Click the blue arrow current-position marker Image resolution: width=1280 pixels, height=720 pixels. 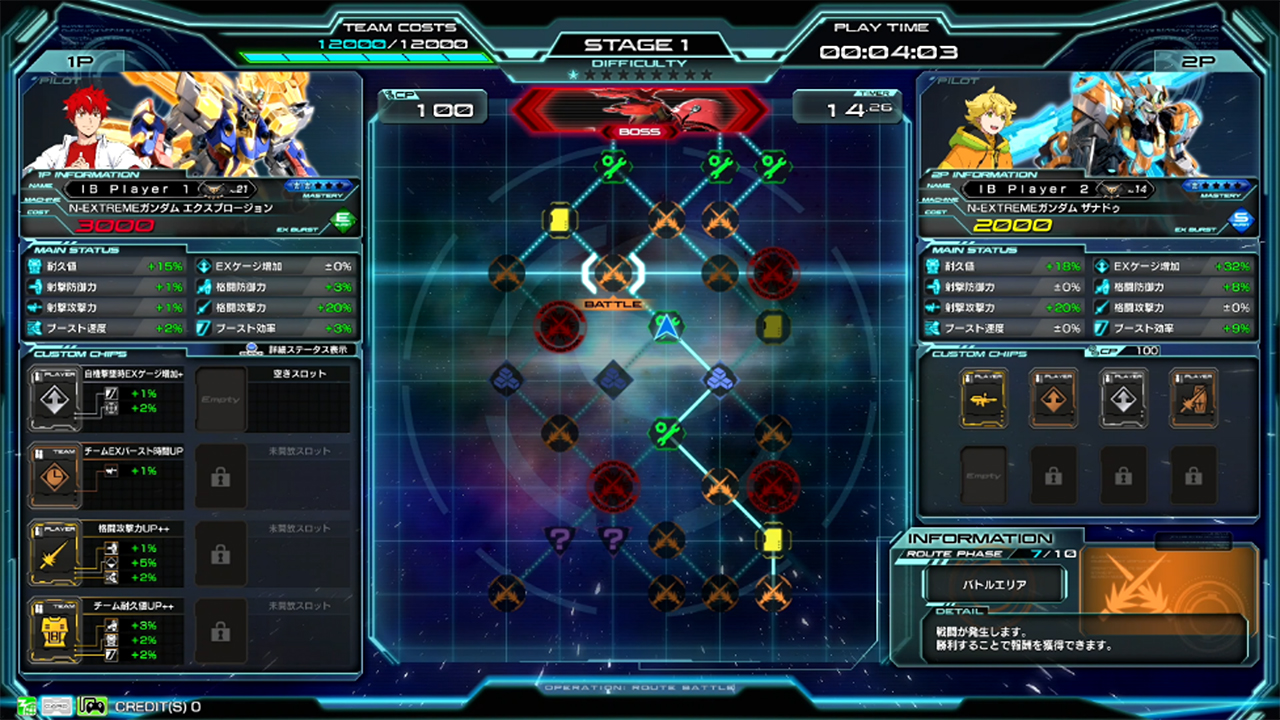[x=666, y=326]
